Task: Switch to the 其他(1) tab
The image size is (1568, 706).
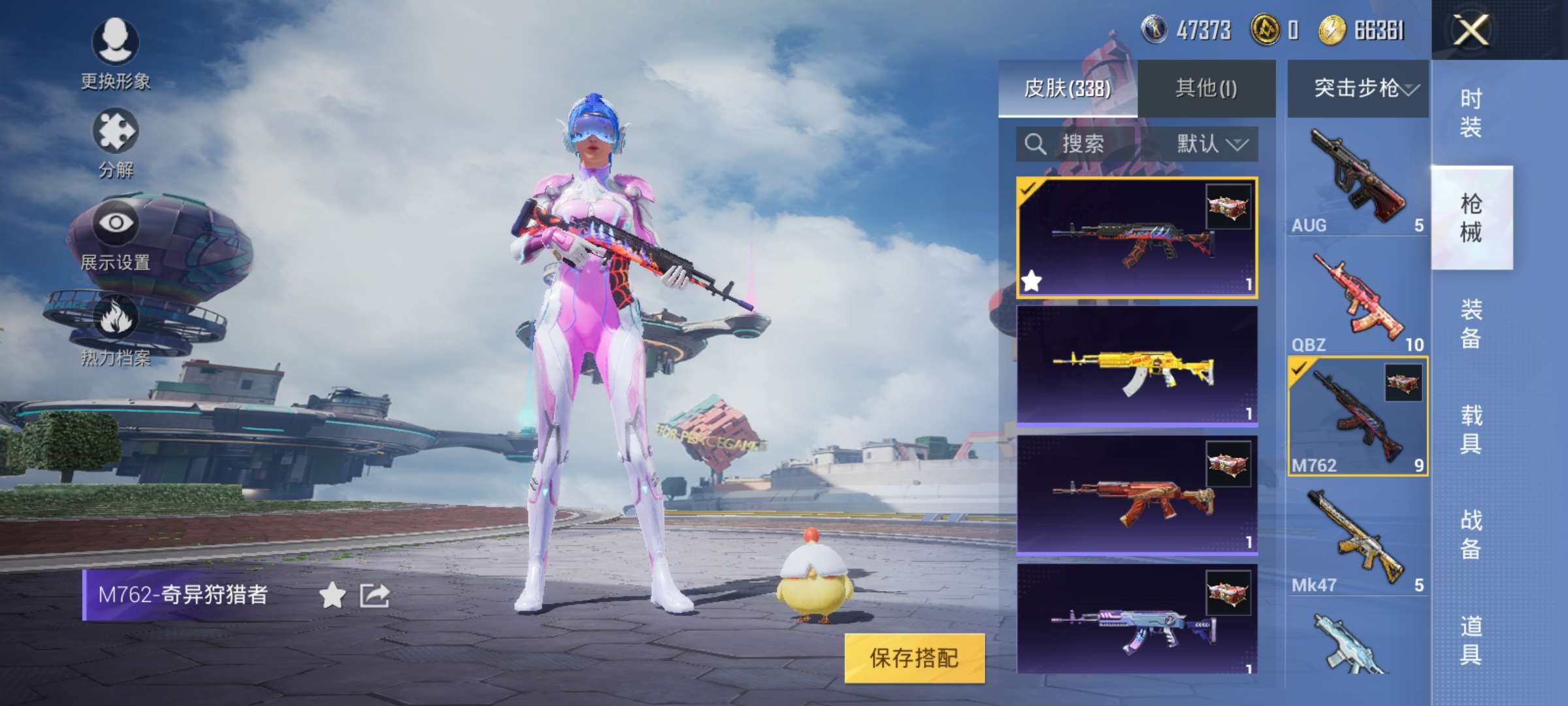Action: 1206,88
